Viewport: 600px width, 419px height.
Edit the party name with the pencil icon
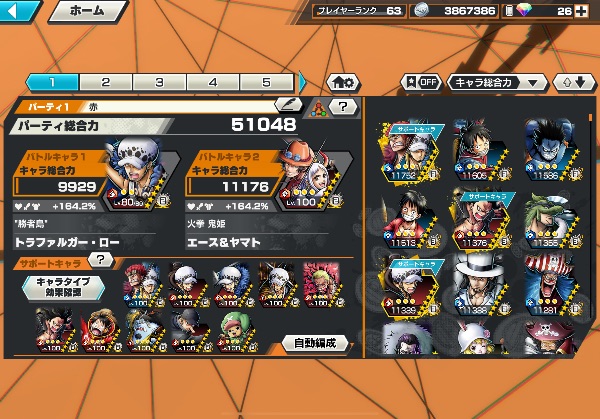[289, 104]
